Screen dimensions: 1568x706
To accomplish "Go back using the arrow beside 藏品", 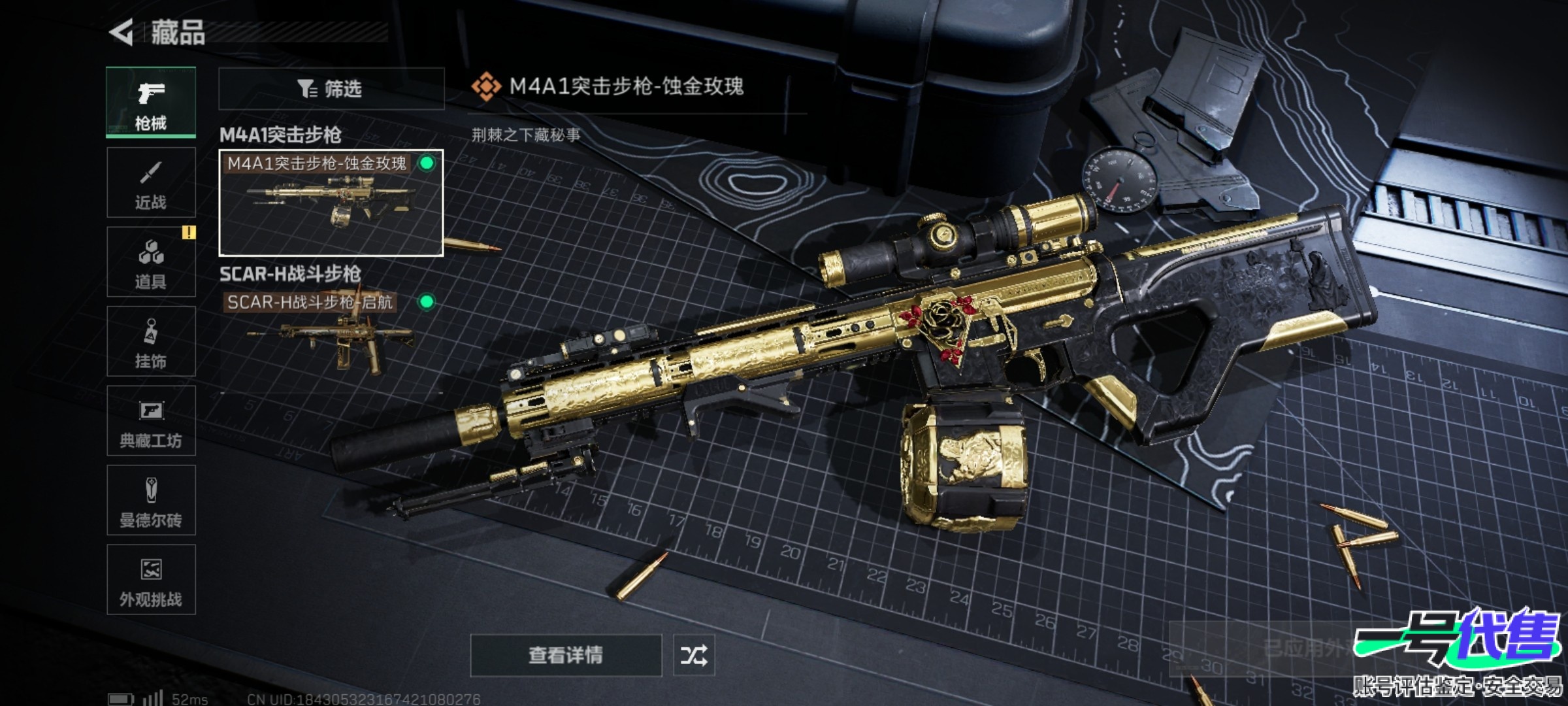I will (122, 32).
